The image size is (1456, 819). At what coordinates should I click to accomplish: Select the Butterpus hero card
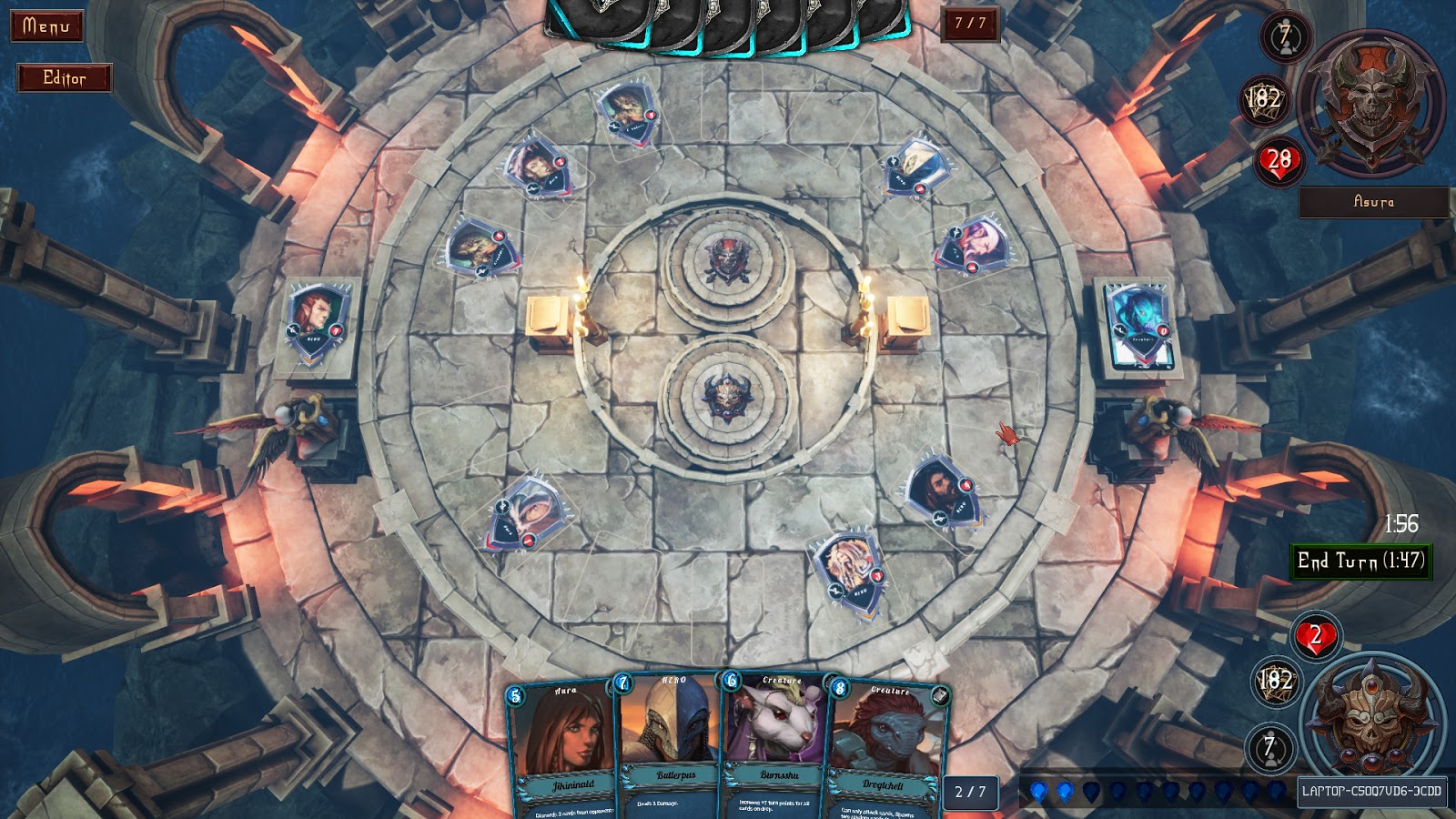[673, 737]
